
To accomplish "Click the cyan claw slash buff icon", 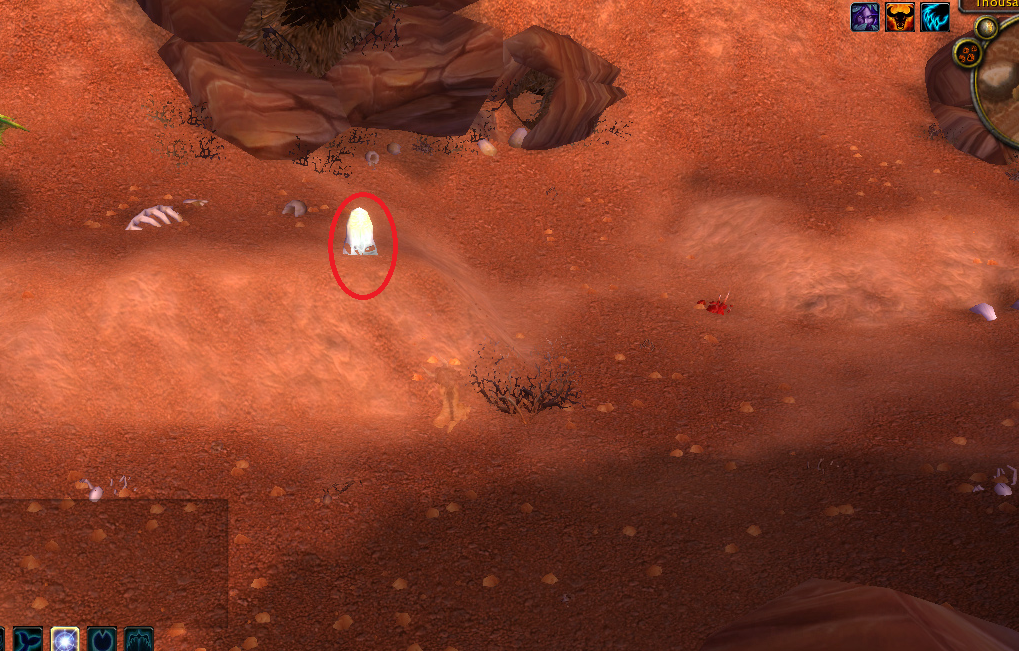I will point(935,17).
